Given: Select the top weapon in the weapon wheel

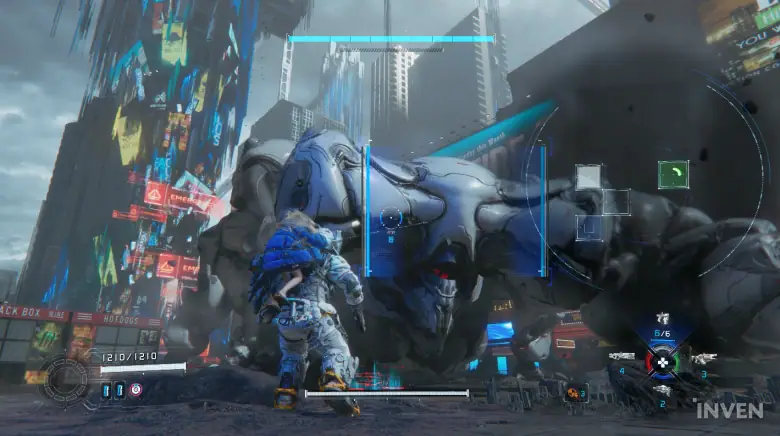Looking at the screenshot, I should pyautogui.click(x=662, y=319).
